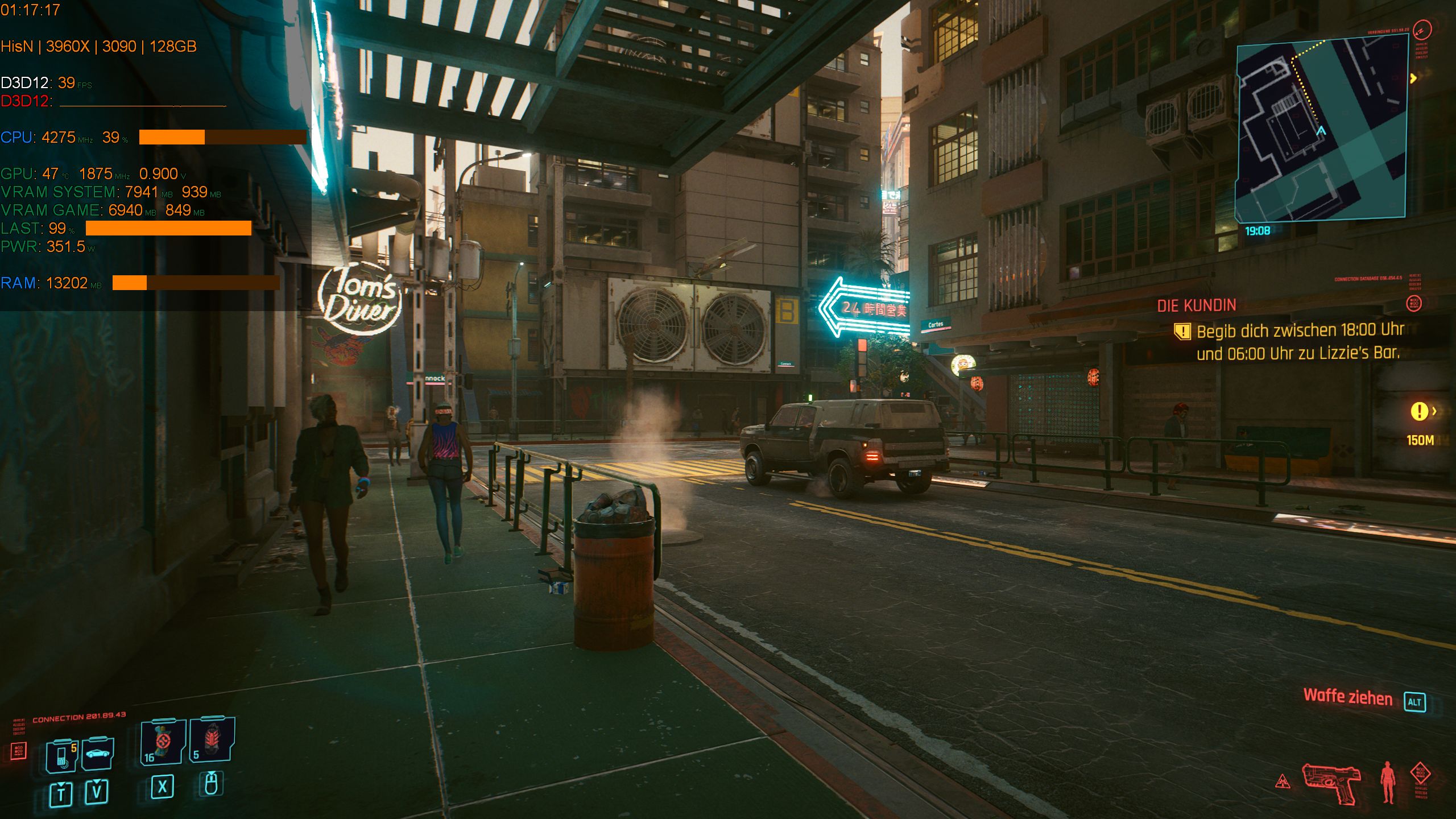Image resolution: width=1456 pixels, height=819 pixels.
Task: Select the phone icon in the quick-access bar
Action: click(x=60, y=756)
